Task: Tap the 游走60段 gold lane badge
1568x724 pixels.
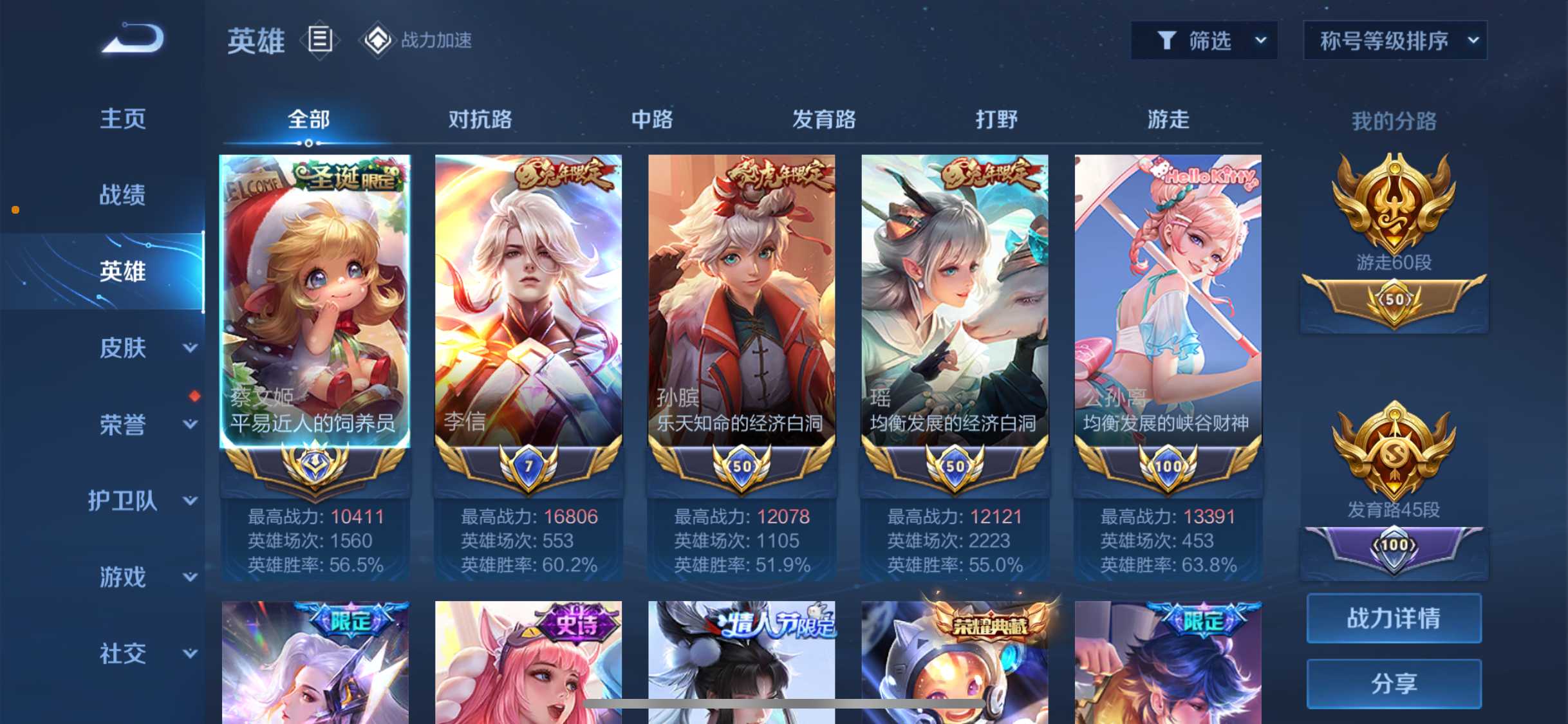Action: pyautogui.click(x=1394, y=212)
